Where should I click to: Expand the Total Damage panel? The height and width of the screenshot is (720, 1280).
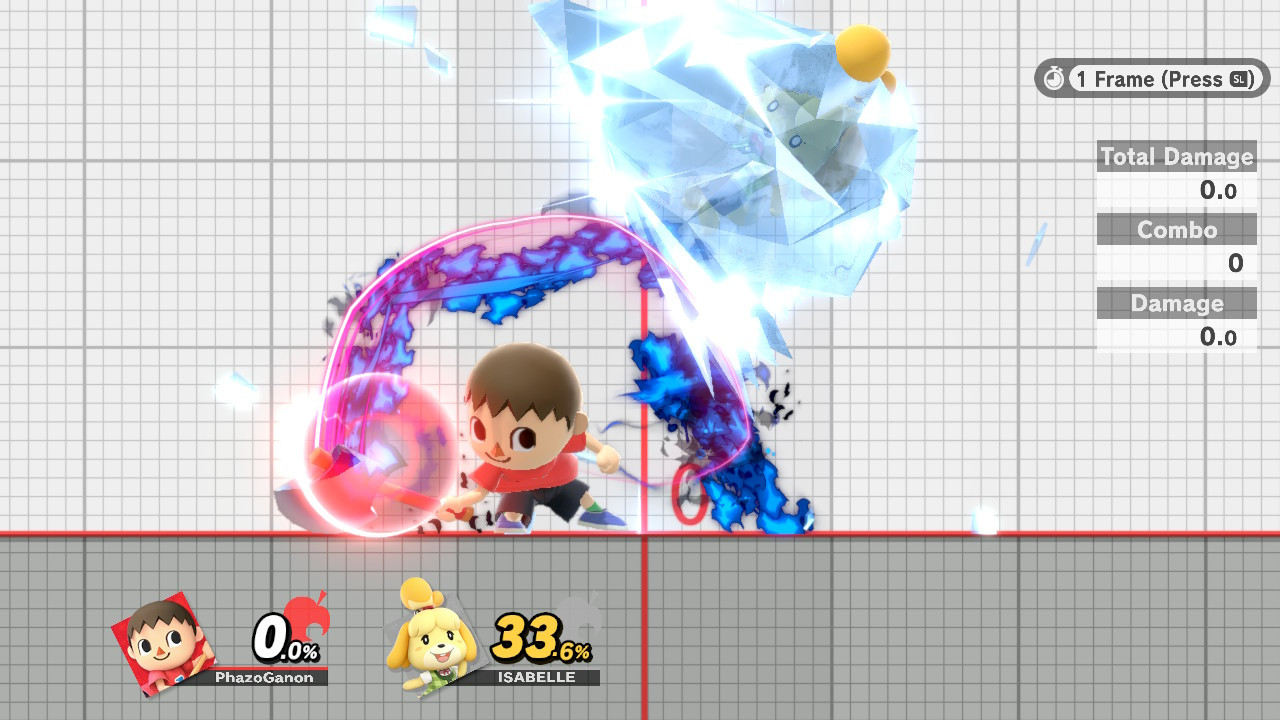[x=1176, y=156]
